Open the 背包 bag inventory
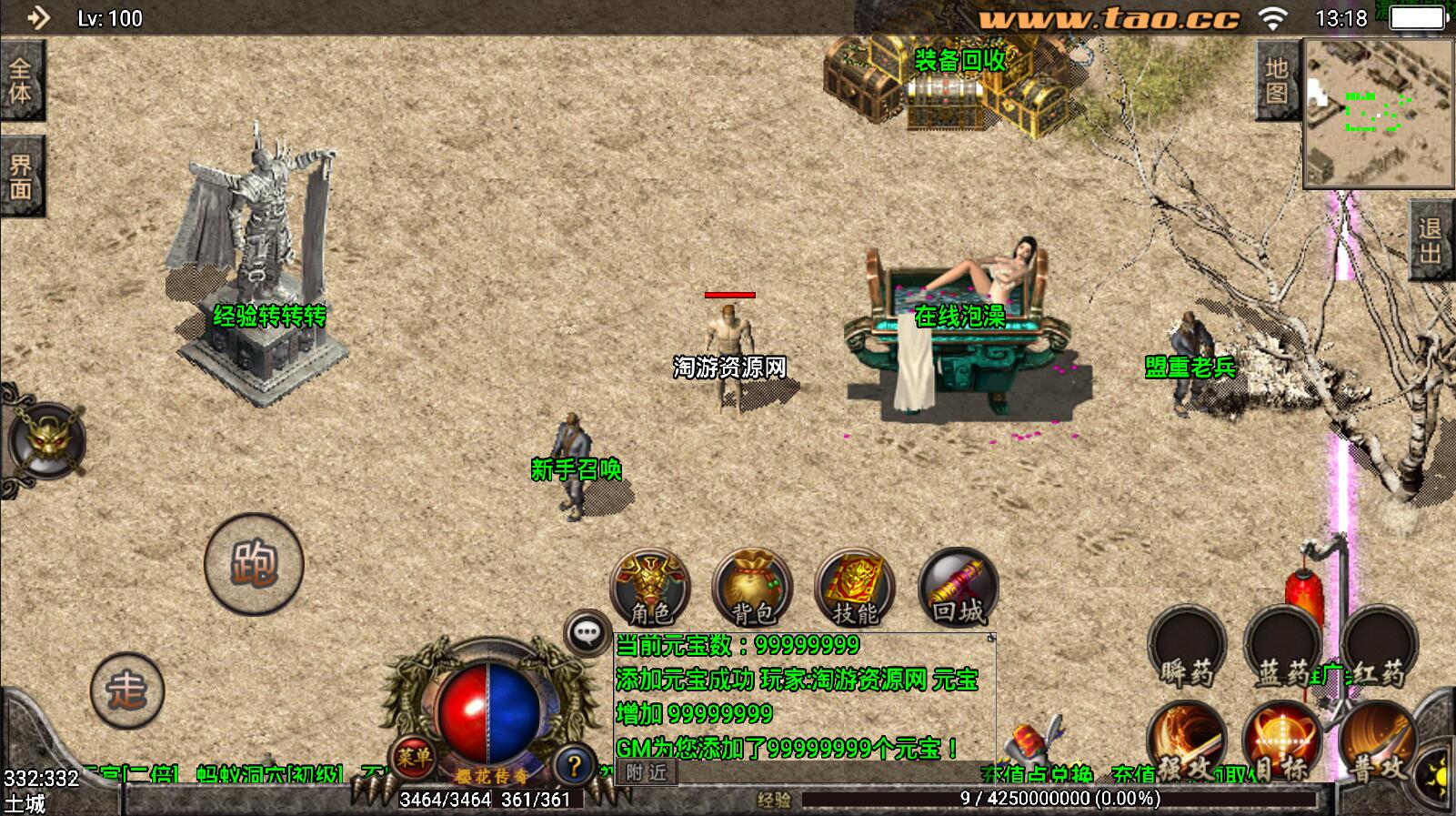This screenshot has width=1456, height=816. 752,589
